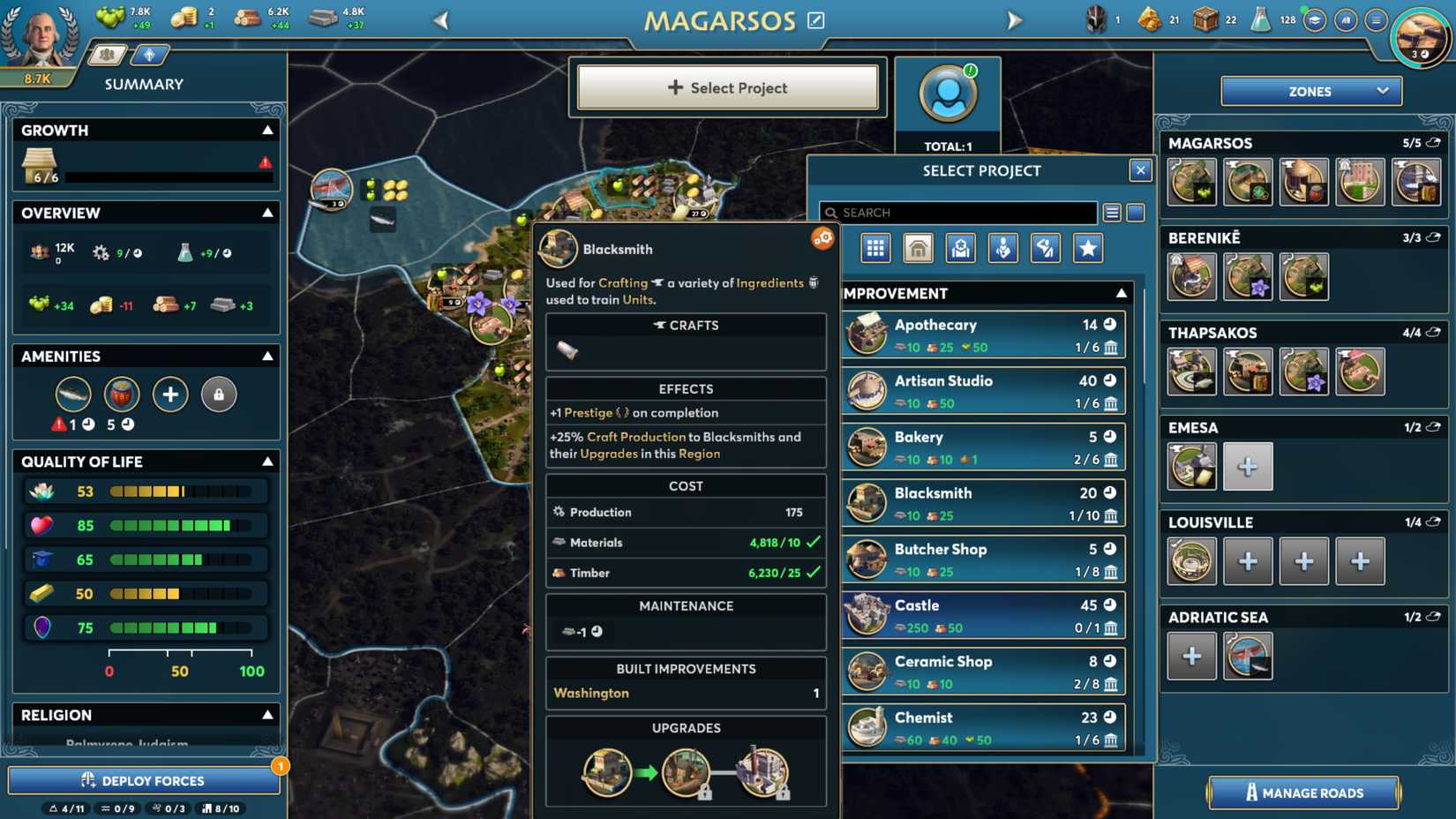Select the star favorites filter in Select Project
This screenshot has height=819, width=1456.
(x=1088, y=248)
